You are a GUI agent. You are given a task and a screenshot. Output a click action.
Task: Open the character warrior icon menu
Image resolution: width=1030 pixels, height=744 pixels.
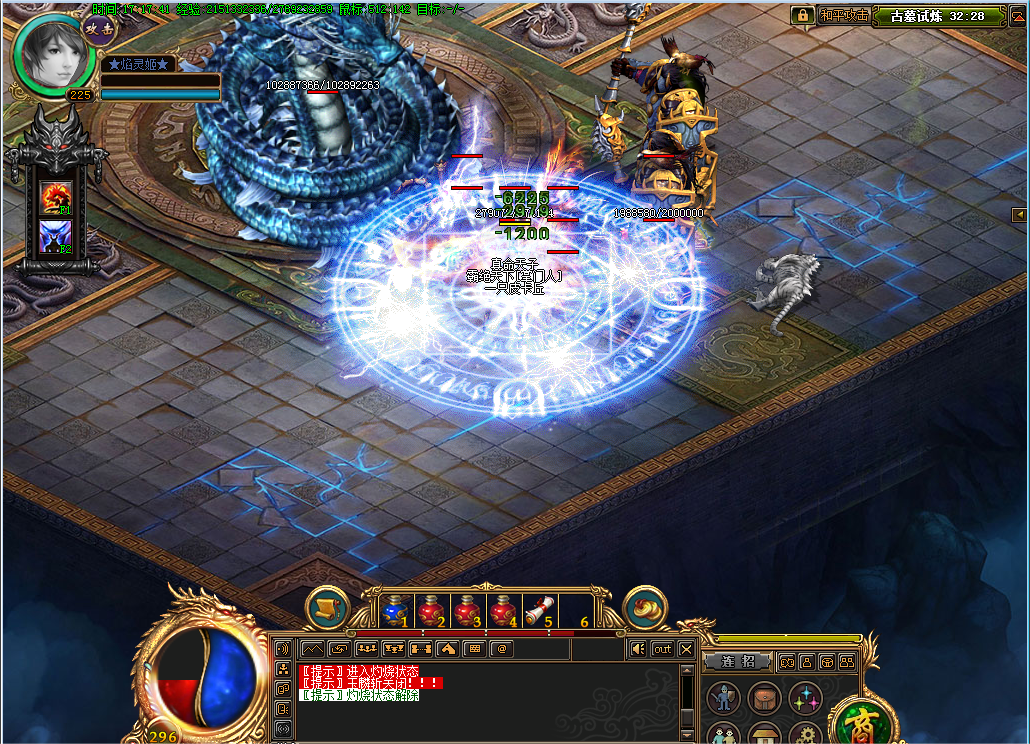tap(723, 698)
